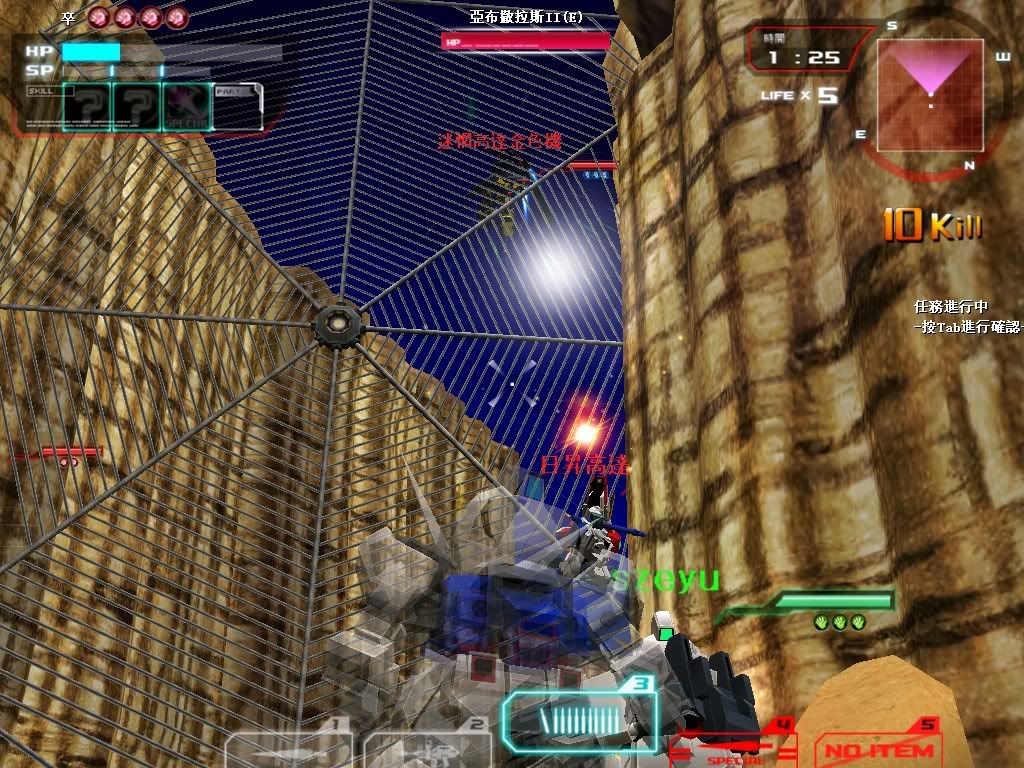
Task: Open the Part slot panel
Action: click(238, 107)
